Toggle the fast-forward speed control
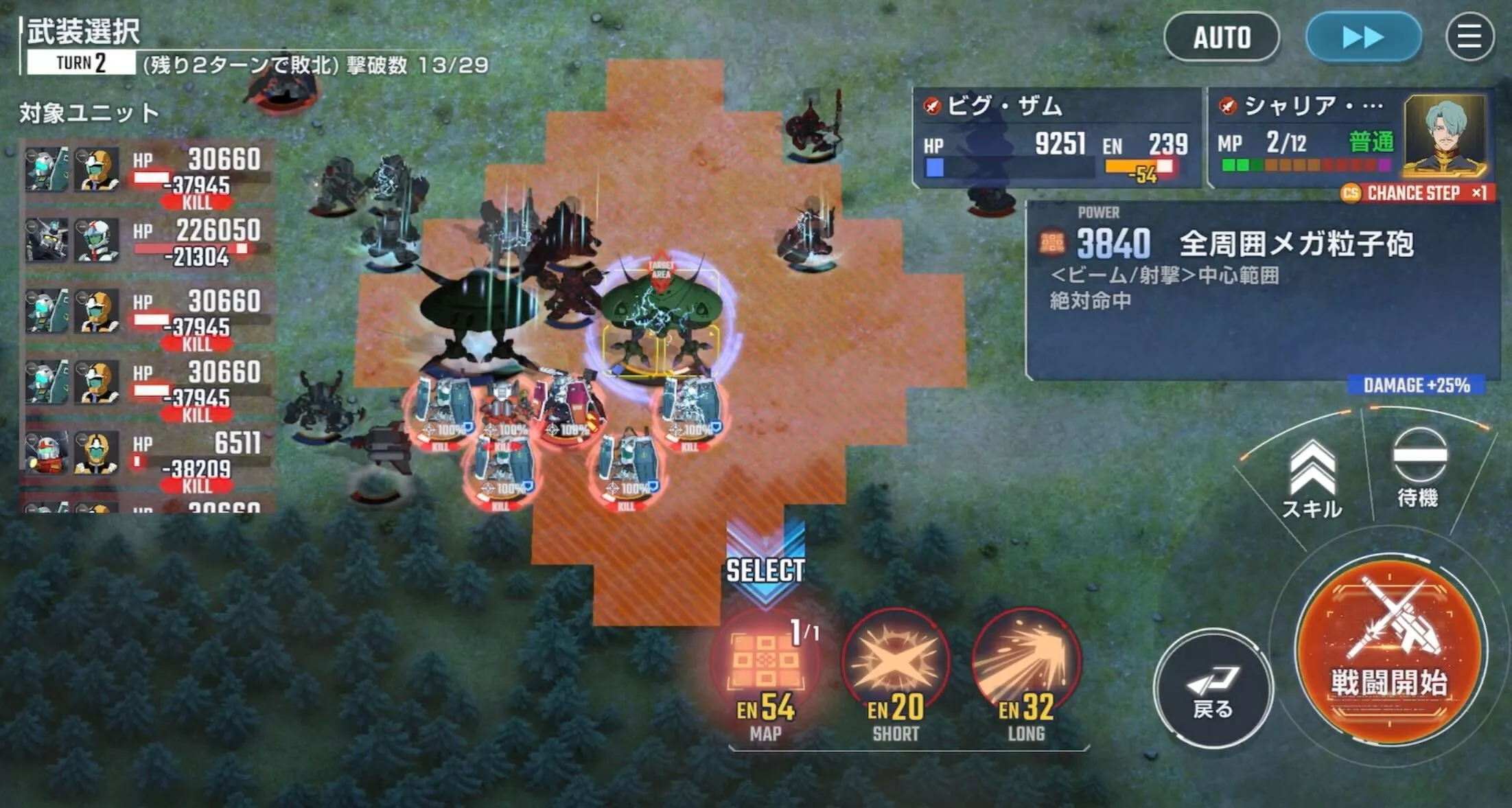The height and width of the screenshot is (808, 1512). pyautogui.click(x=1362, y=38)
